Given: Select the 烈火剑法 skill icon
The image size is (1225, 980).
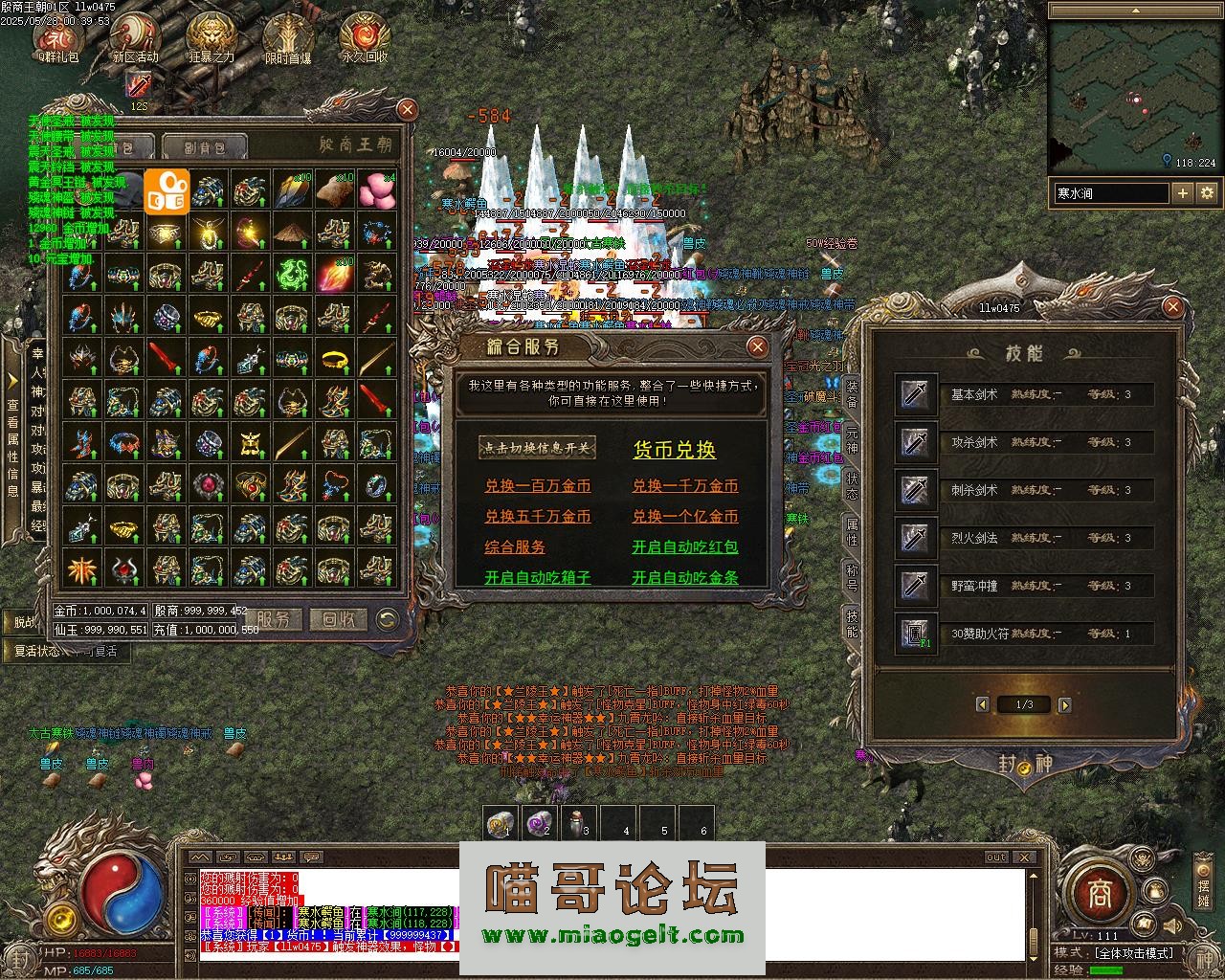Looking at the screenshot, I should [x=916, y=539].
